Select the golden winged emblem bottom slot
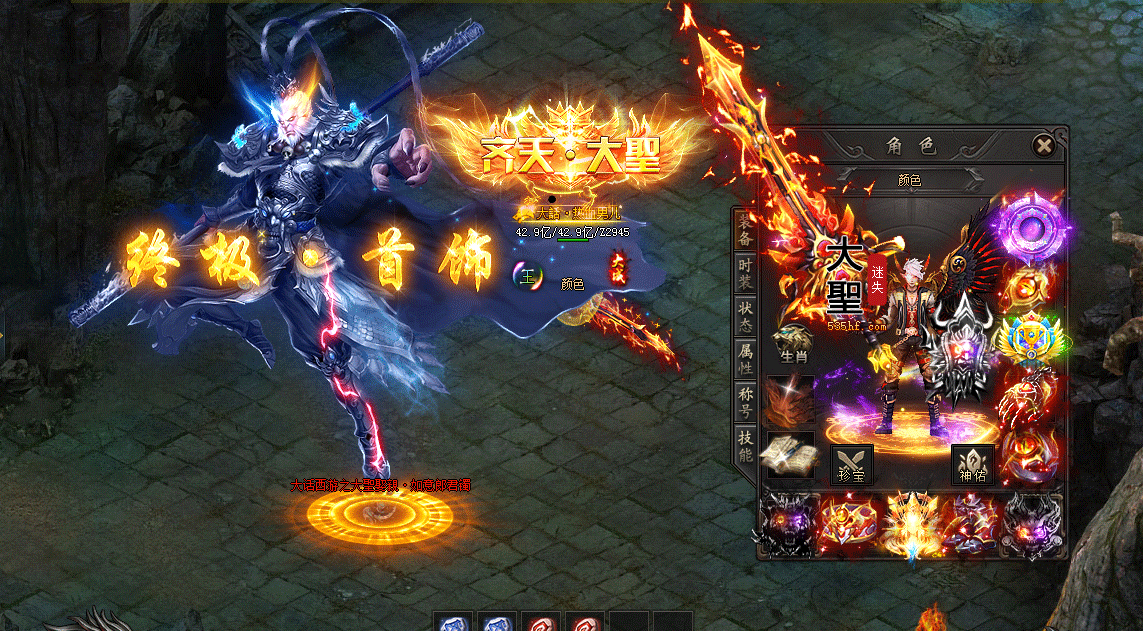The width and height of the screenshot is (1143, 631). [x=912, y=523]
